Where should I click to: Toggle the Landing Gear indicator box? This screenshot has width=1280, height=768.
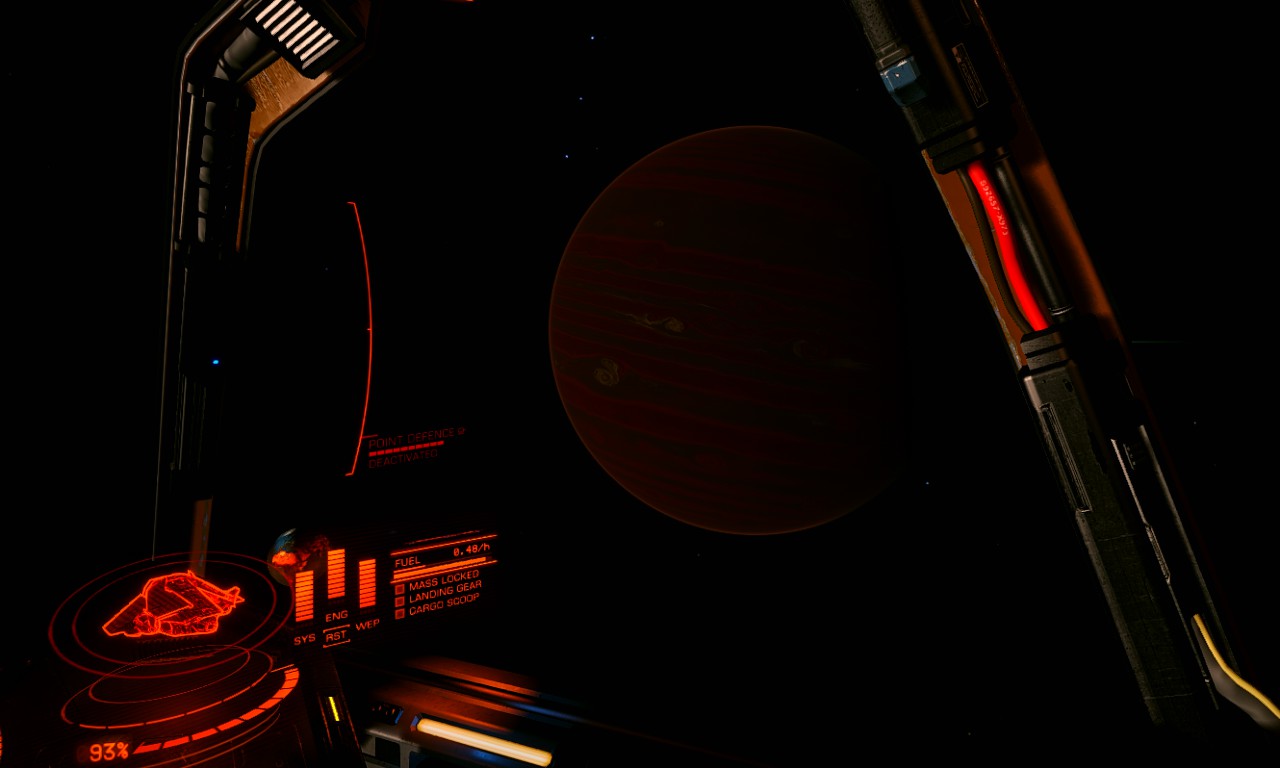tap(399, 600)
